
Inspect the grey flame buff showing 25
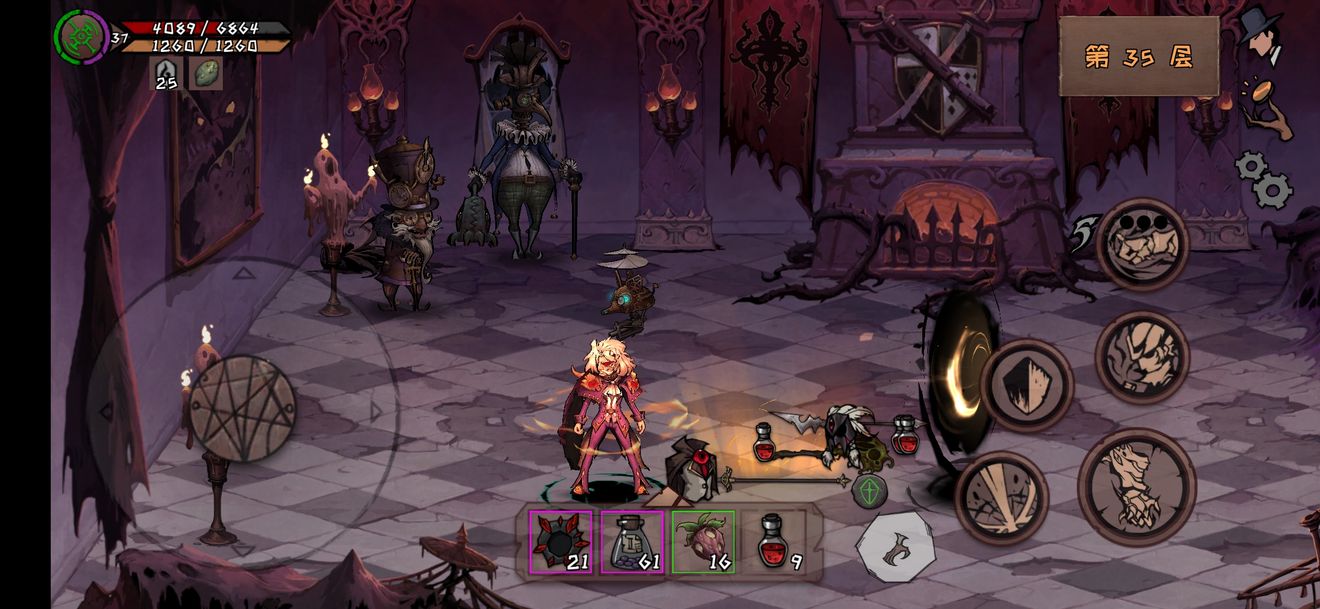[x=165, y=73]
